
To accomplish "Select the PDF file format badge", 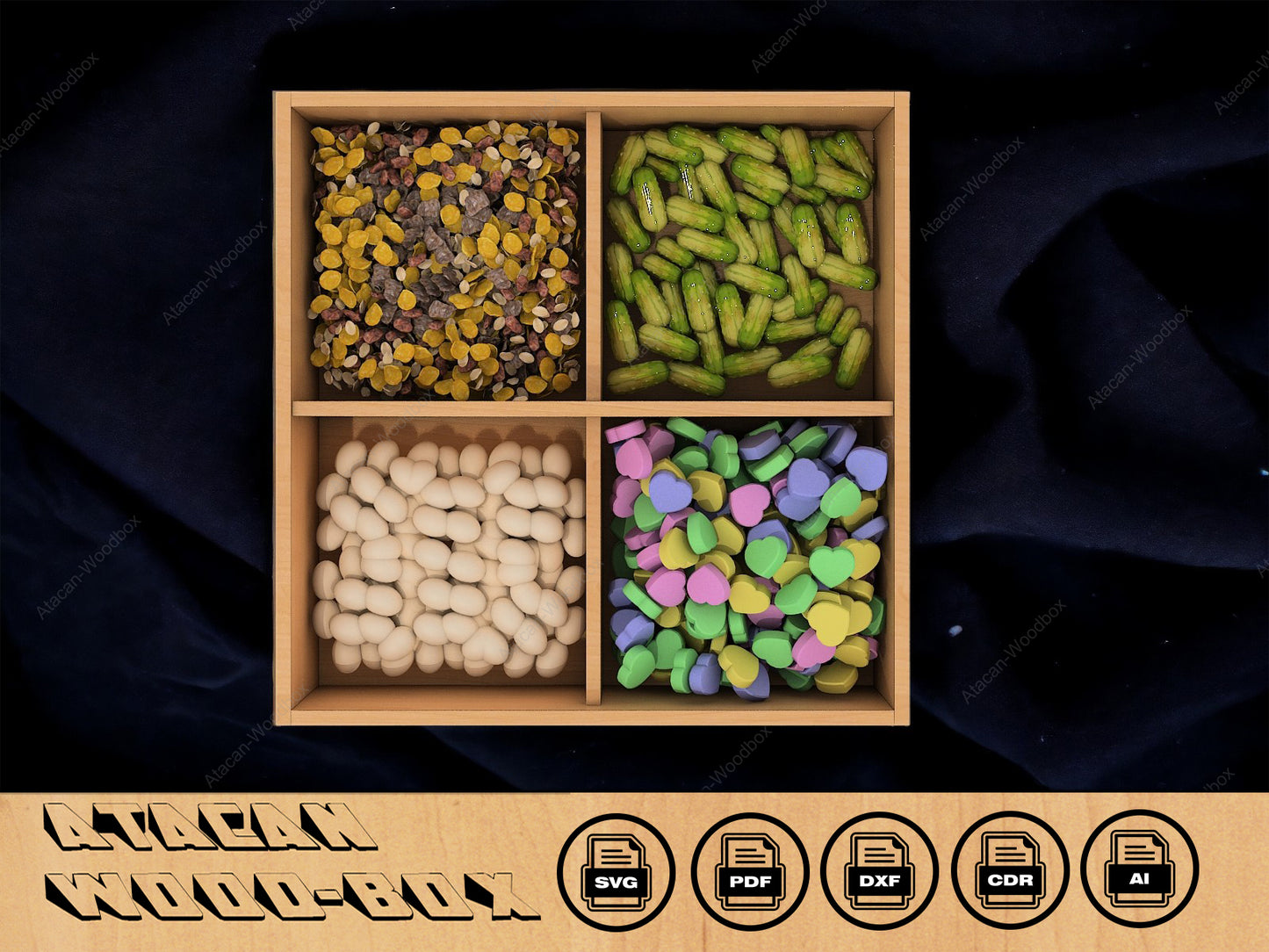I will pyautogui.click(x=749, y=871).
